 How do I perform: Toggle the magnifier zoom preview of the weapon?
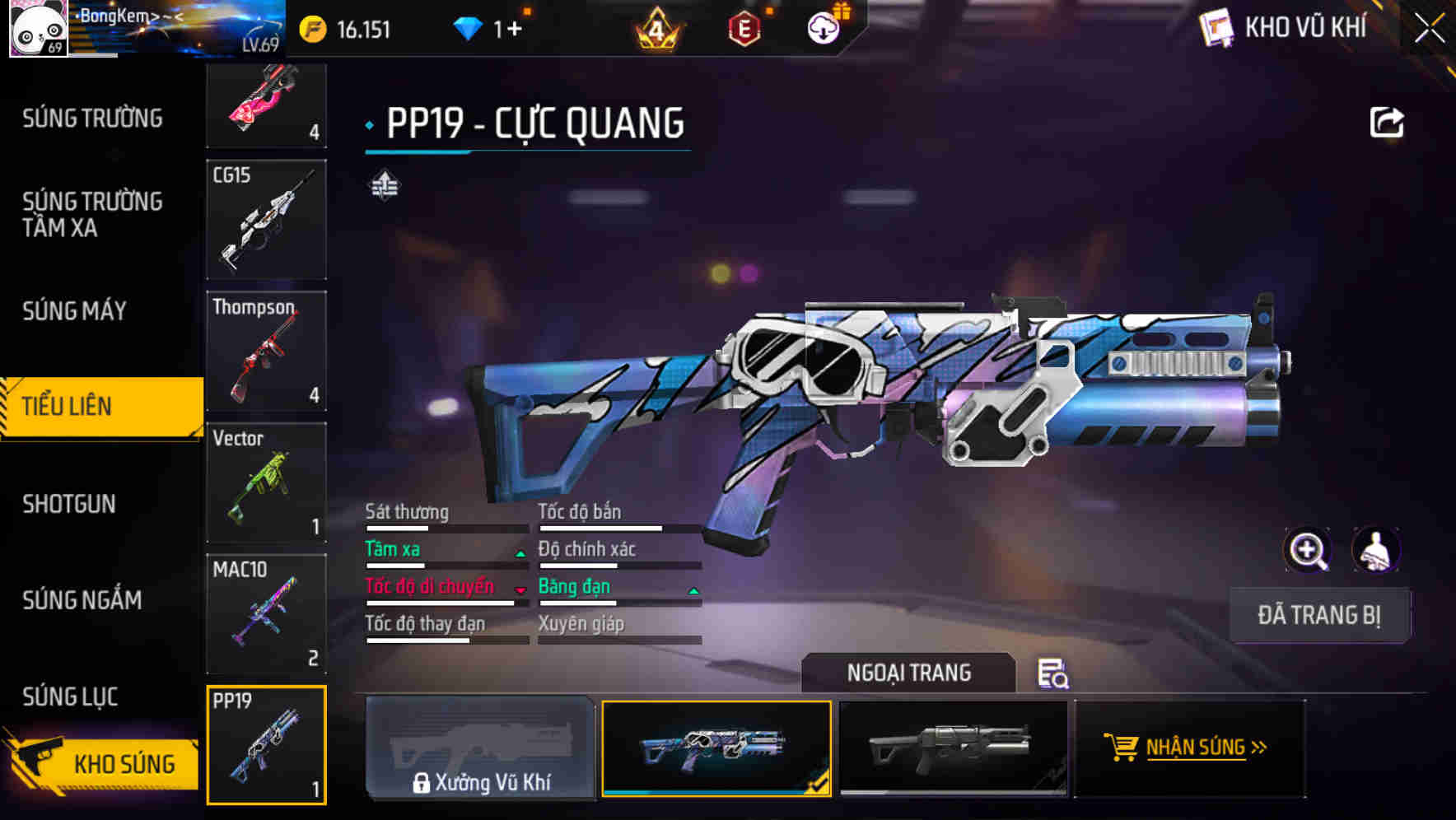point(1308,549)
